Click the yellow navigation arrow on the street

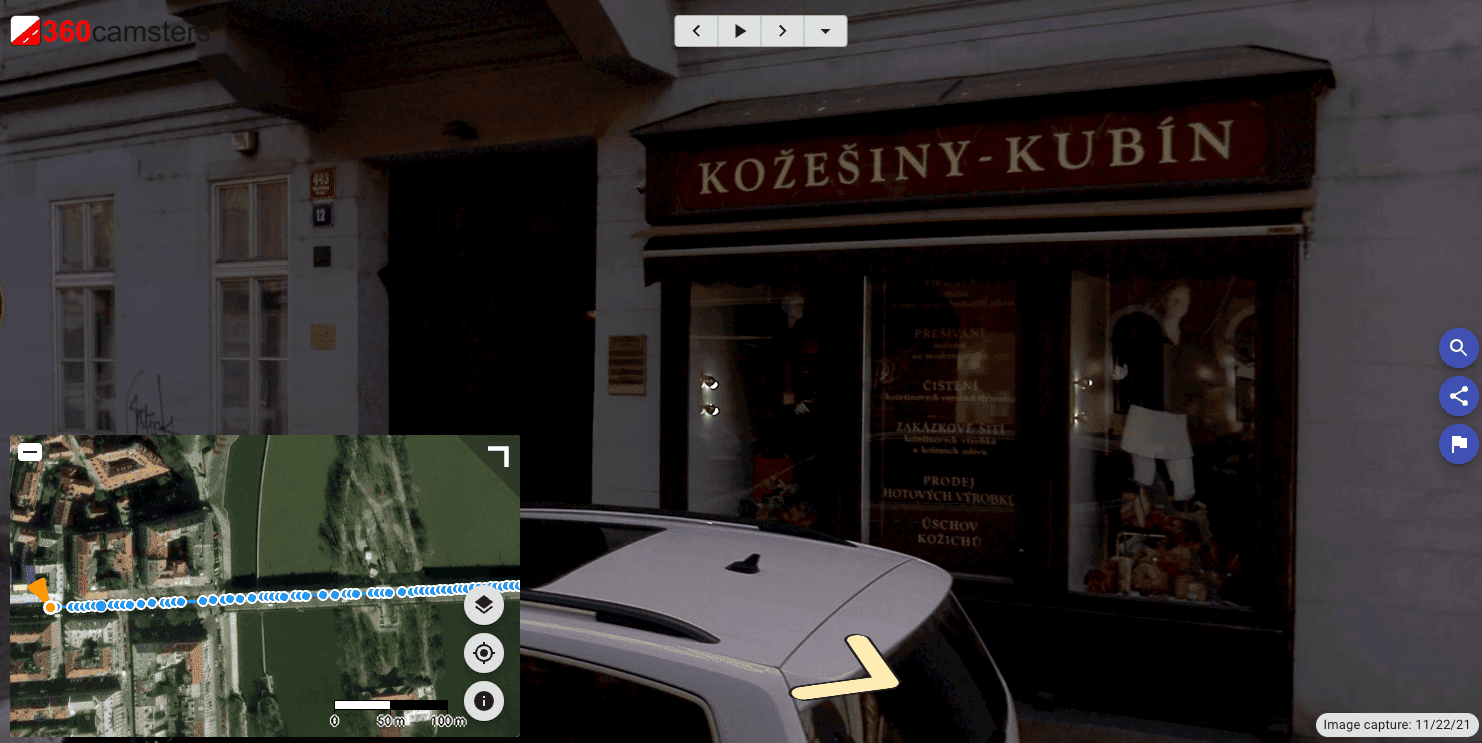872,665
